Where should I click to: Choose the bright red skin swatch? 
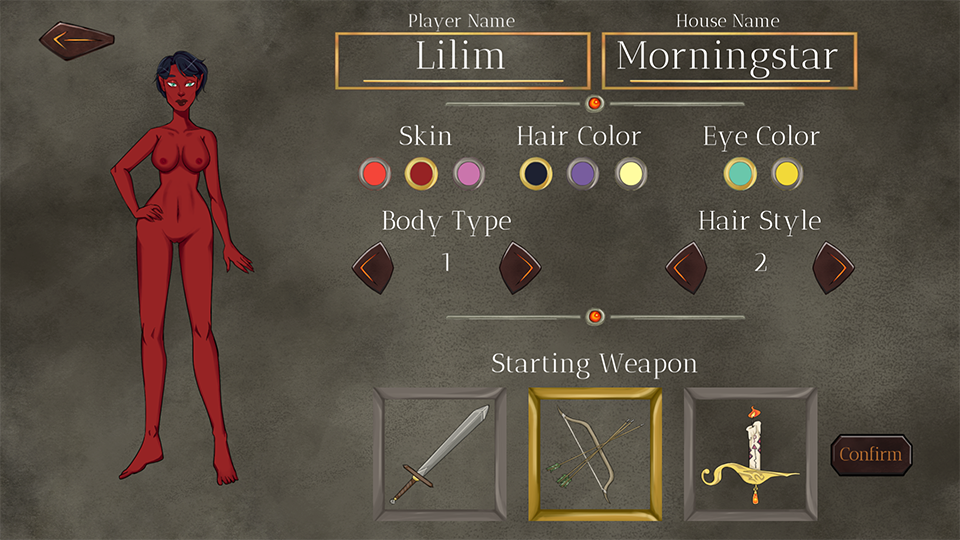pos(375,174)
